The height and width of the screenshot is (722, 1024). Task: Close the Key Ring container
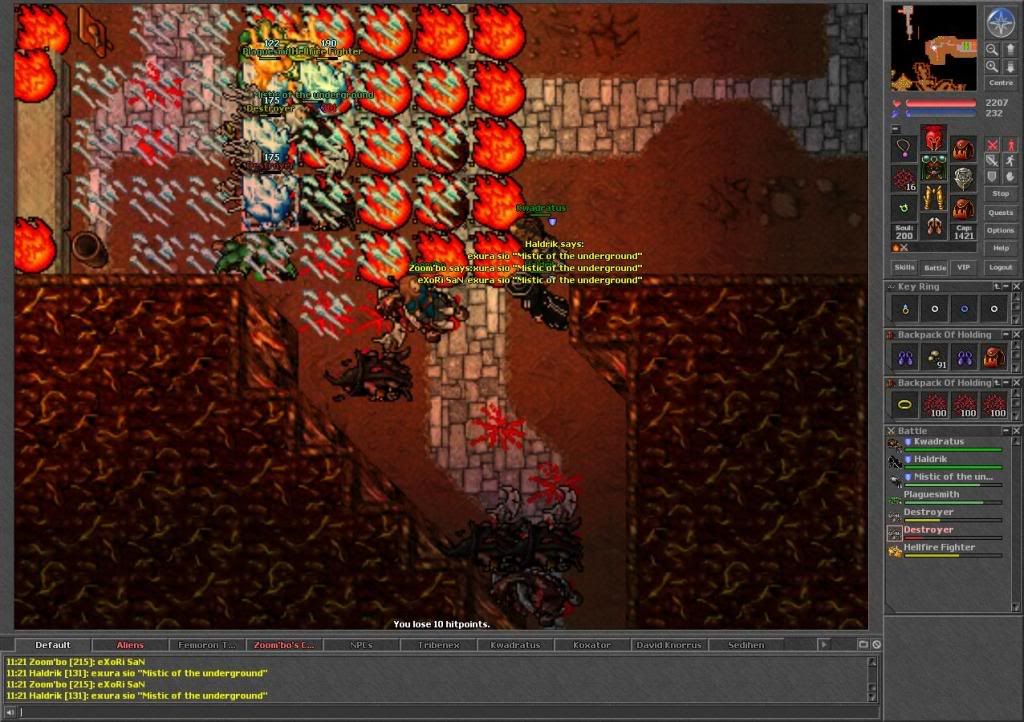pos(1016,287)
